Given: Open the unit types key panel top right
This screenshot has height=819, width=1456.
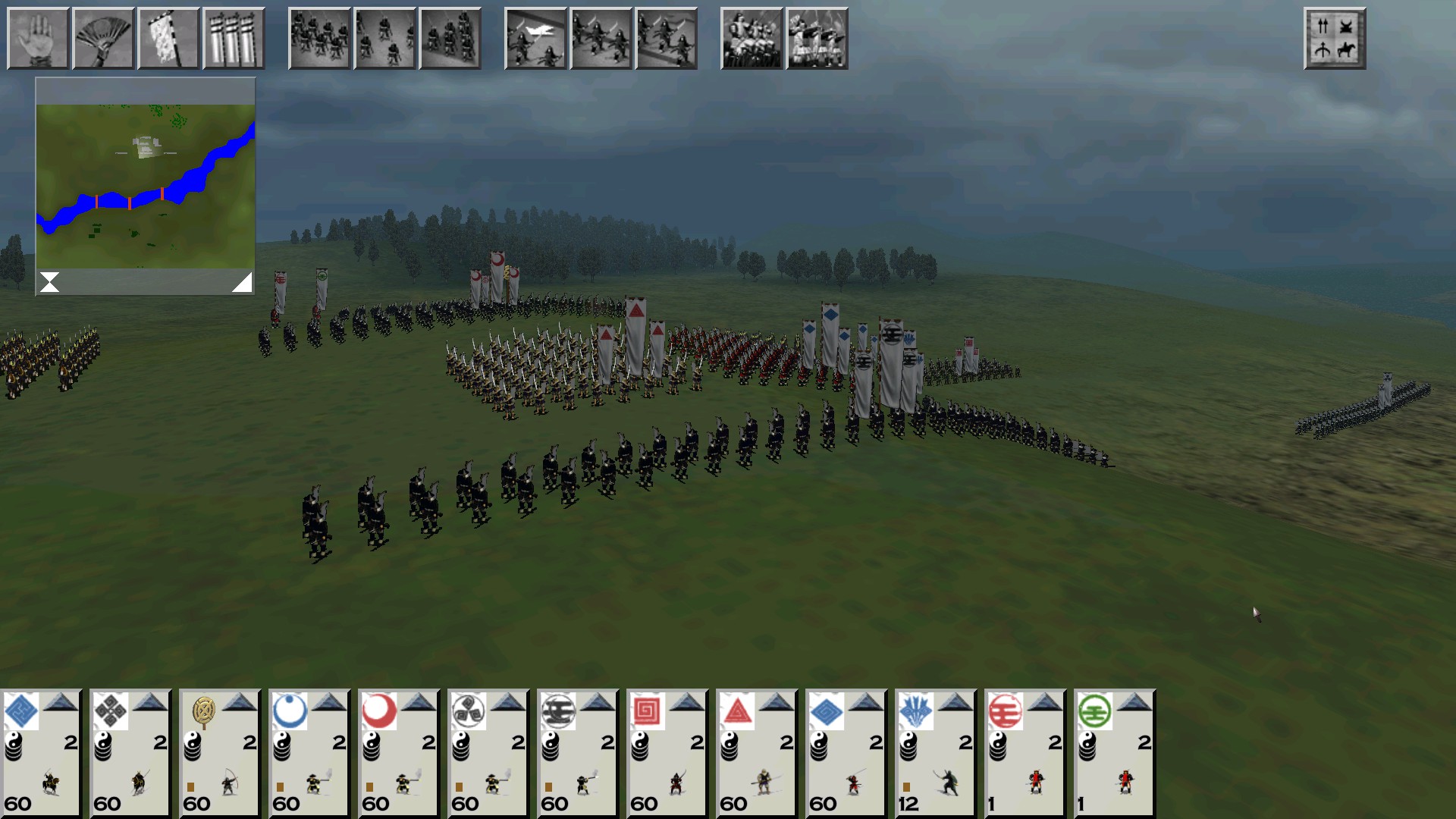Looking at the screenshot, I should (1335, 38).
